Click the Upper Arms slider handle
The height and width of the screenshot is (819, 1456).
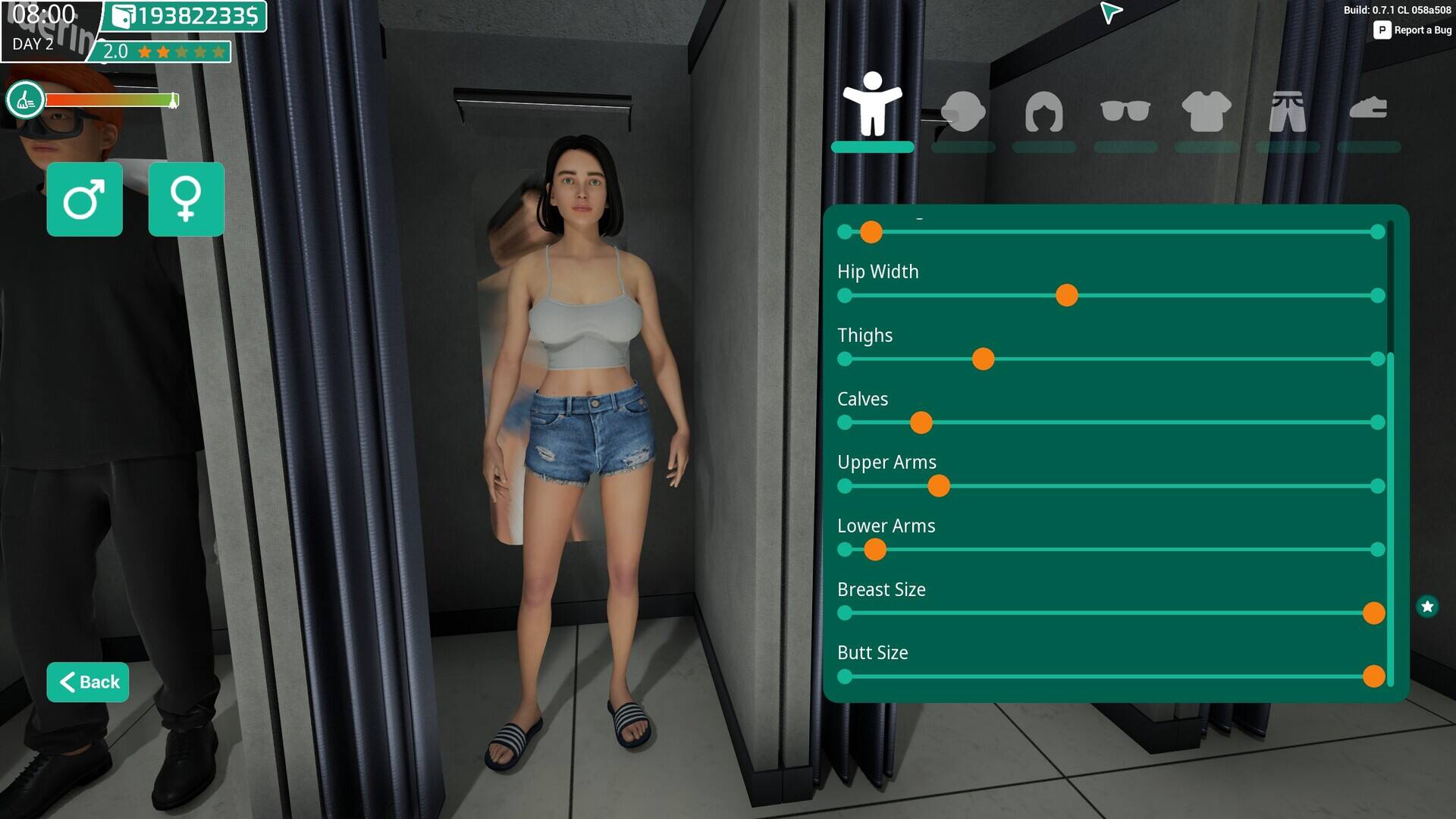pos(938,486)
